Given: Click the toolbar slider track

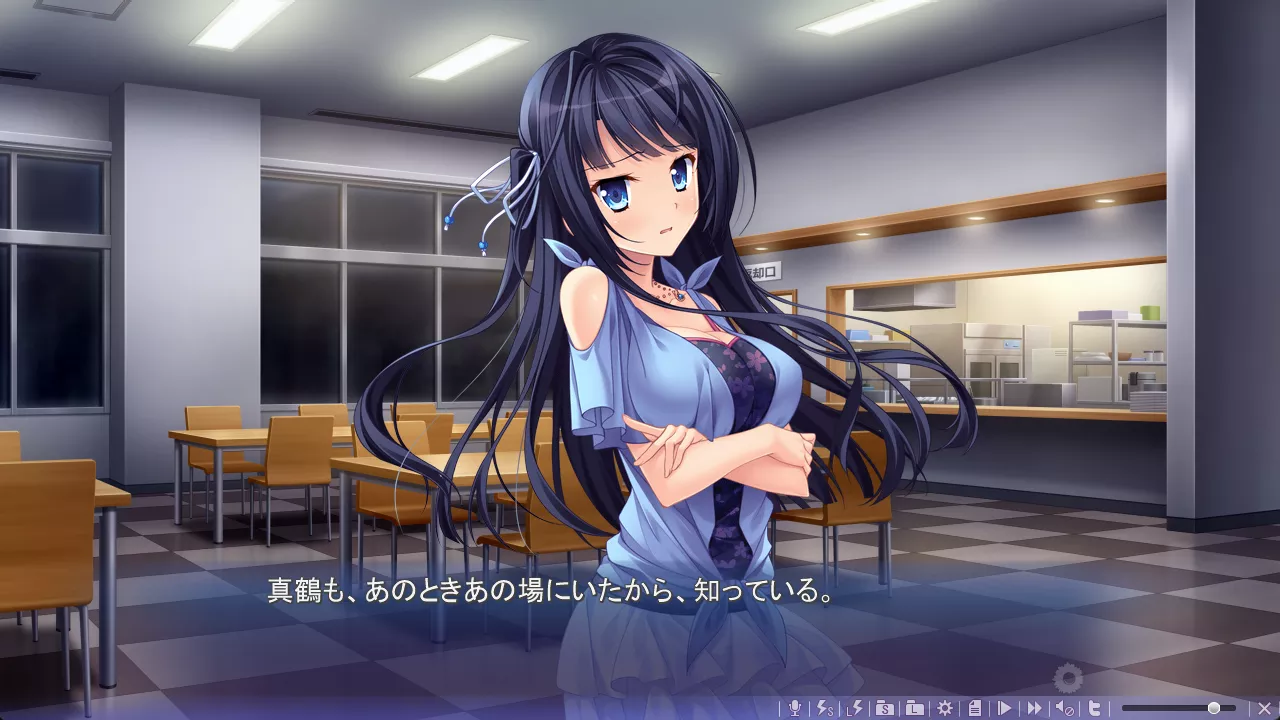Looking at the screenshot, I should tap(1165, 708).
